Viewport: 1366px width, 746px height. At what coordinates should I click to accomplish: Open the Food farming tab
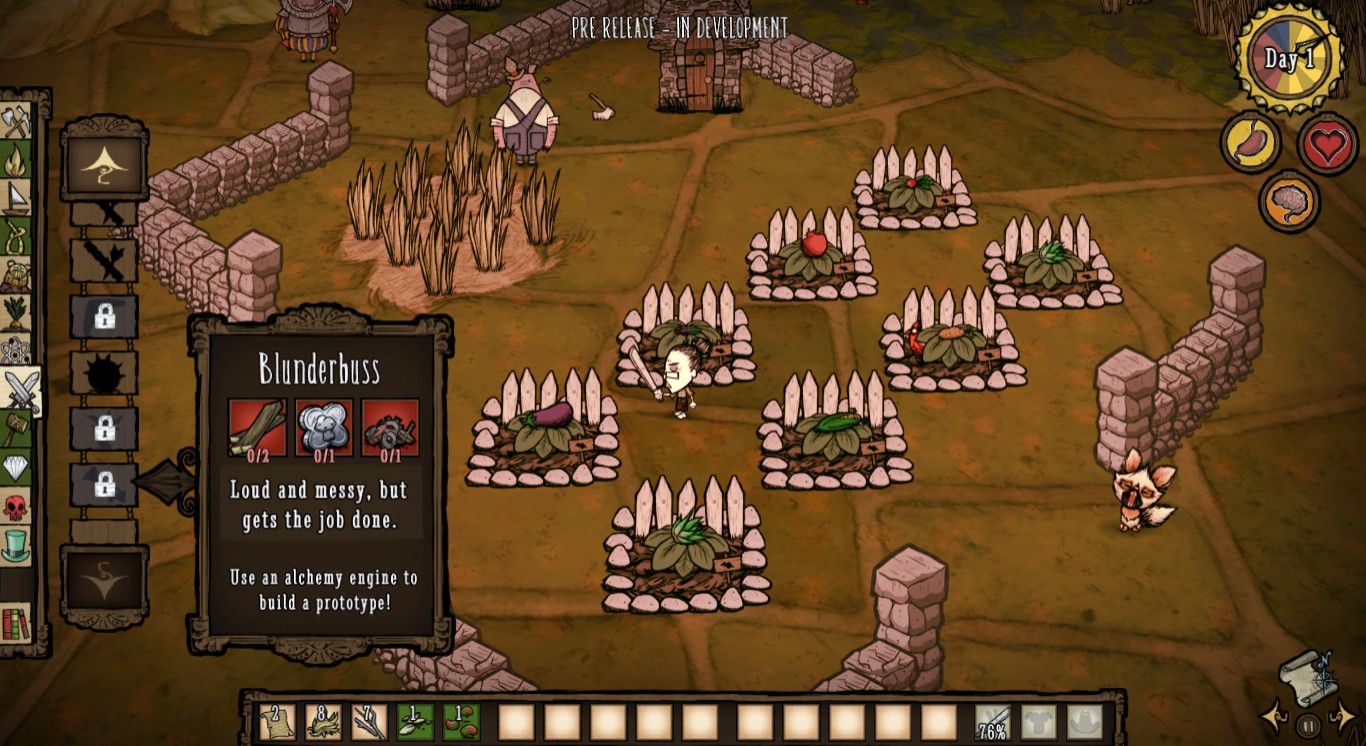[x=17, y=312]
